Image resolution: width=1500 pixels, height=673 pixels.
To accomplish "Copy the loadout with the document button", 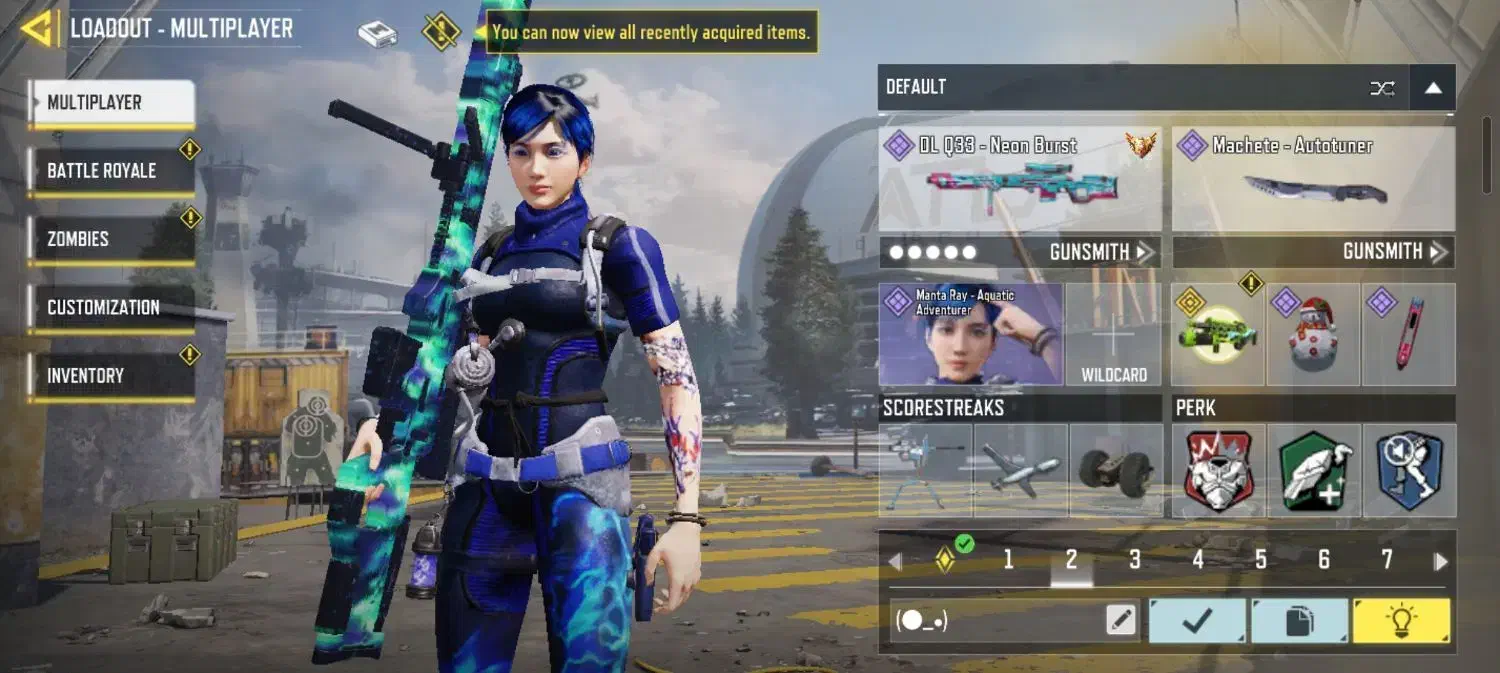I will tap(1299, 621).
